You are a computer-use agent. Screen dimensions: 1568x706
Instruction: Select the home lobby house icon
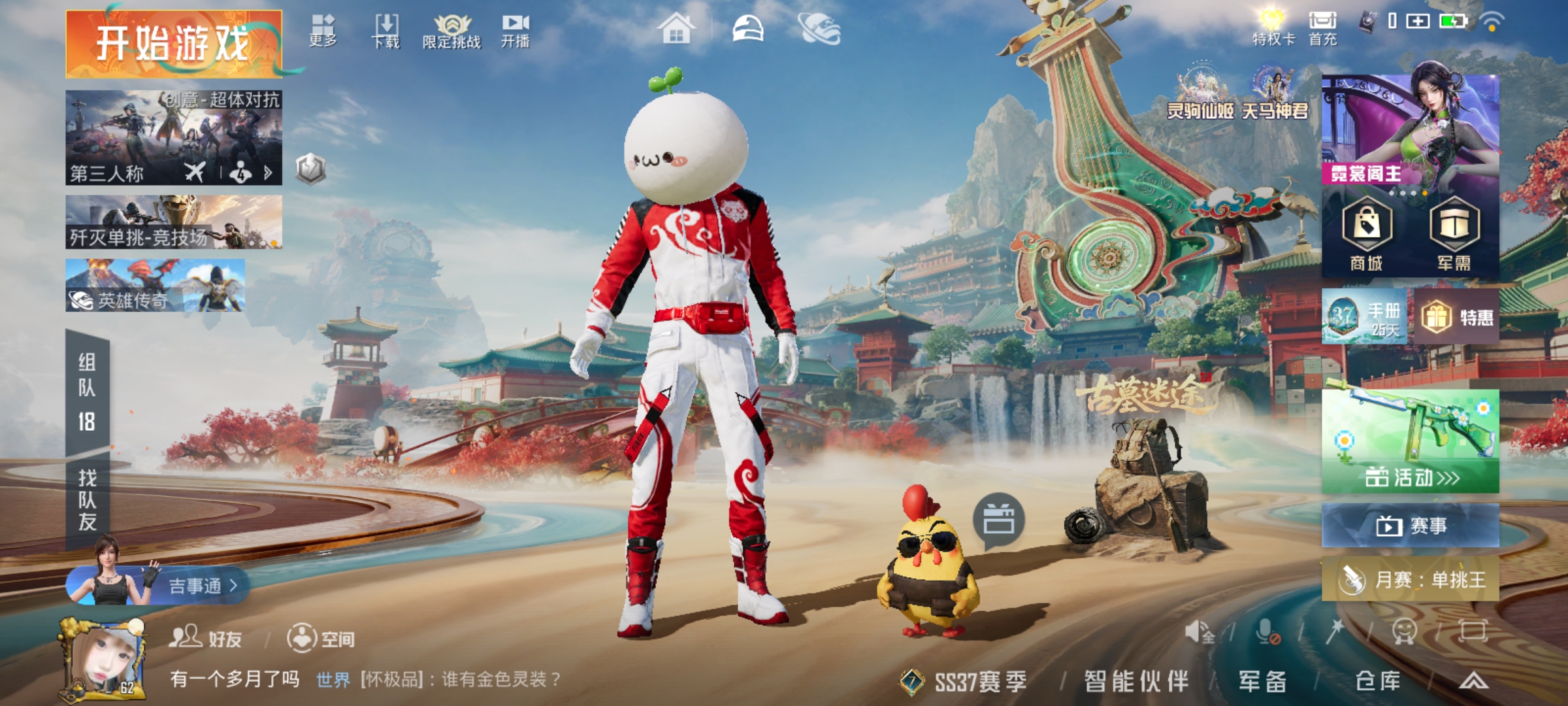coord(676,29)
